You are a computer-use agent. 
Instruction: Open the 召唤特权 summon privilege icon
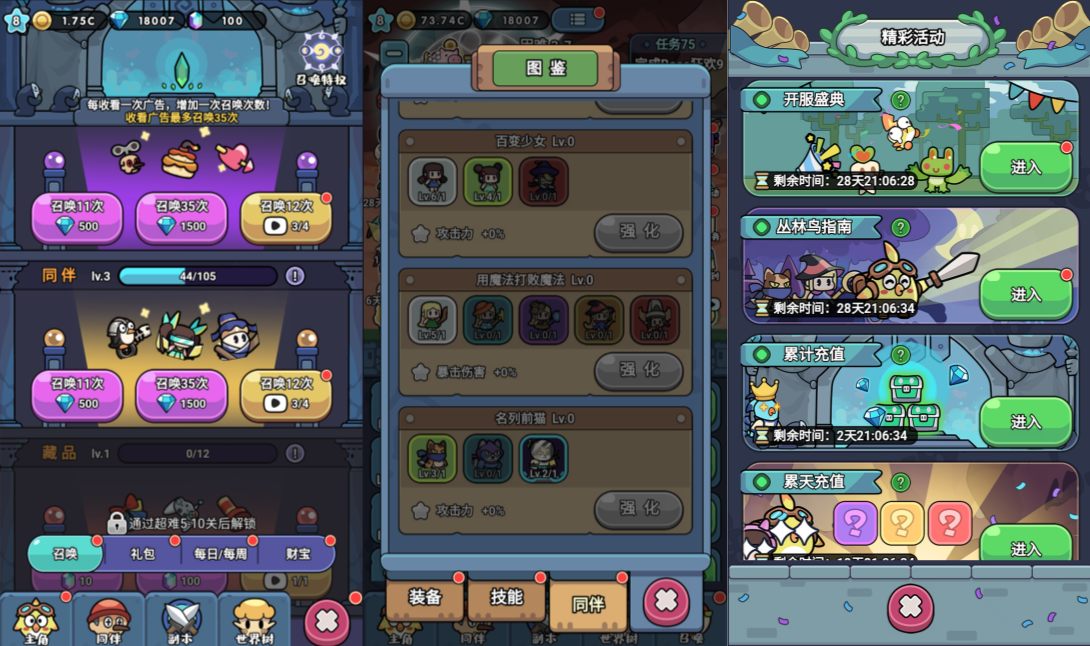click(321, 56)
